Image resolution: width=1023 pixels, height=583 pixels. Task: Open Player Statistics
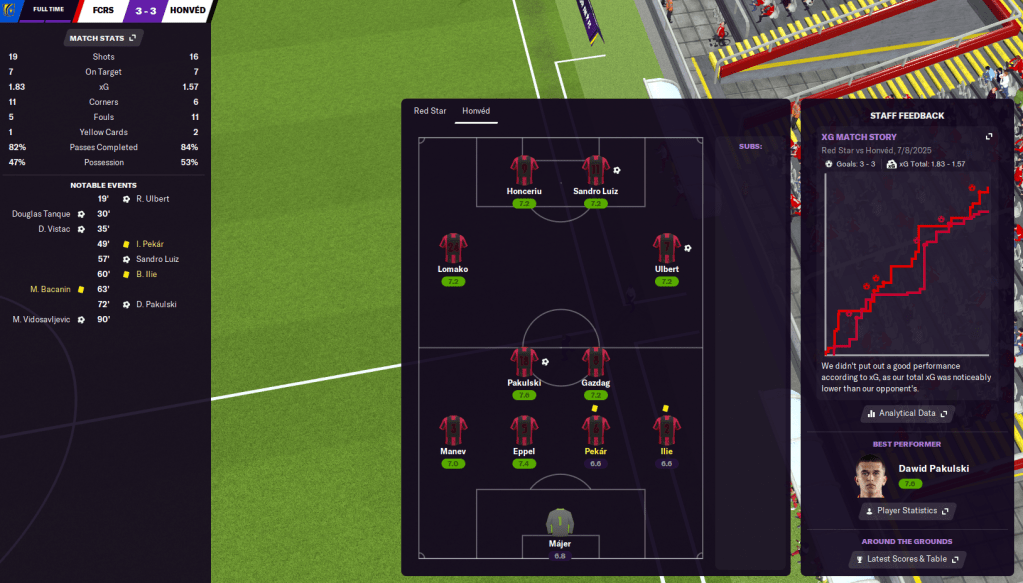point(907,511)
